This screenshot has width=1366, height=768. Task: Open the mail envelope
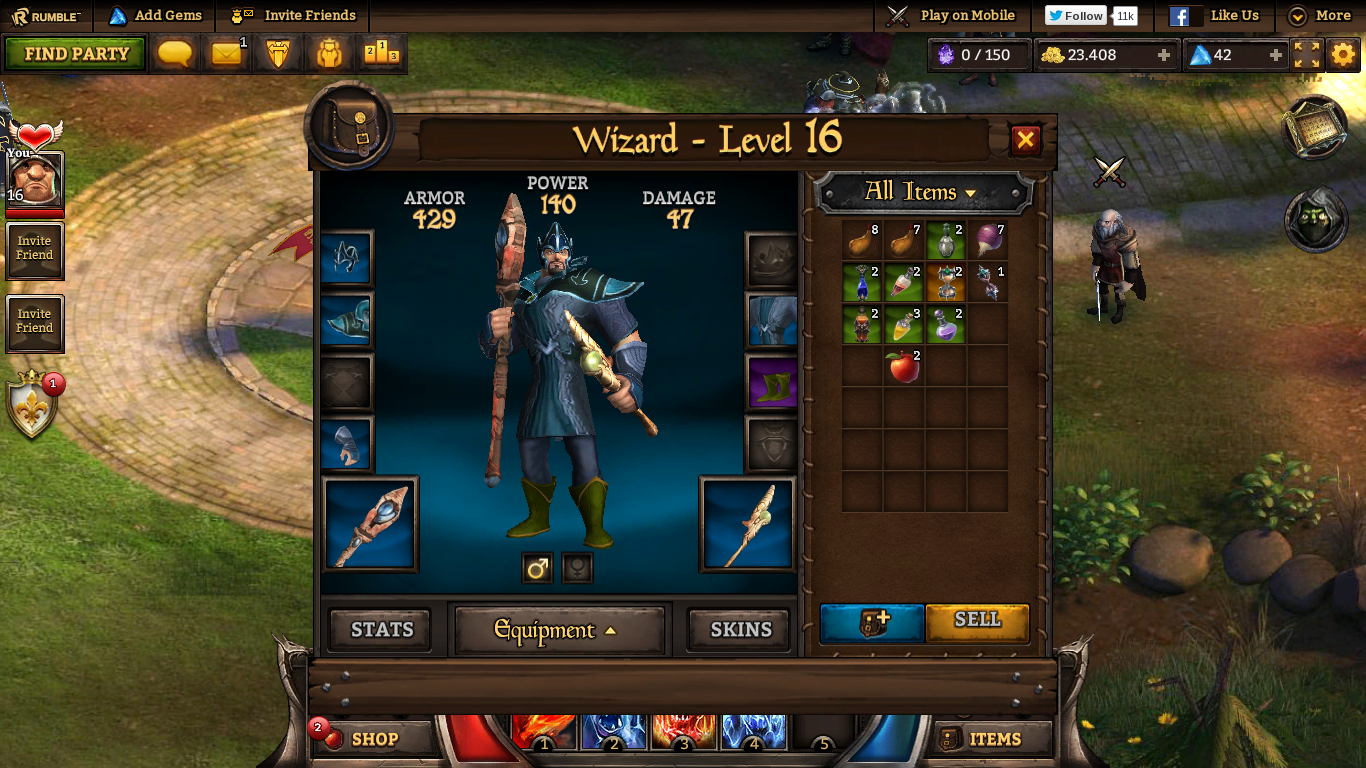point(227,54)
